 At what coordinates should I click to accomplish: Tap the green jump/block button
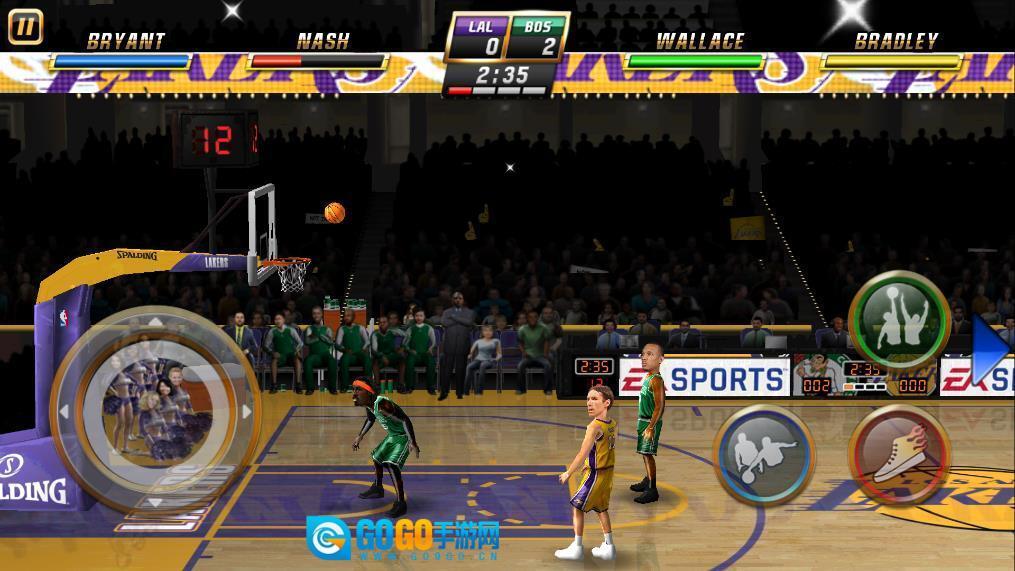click(898, 320)
